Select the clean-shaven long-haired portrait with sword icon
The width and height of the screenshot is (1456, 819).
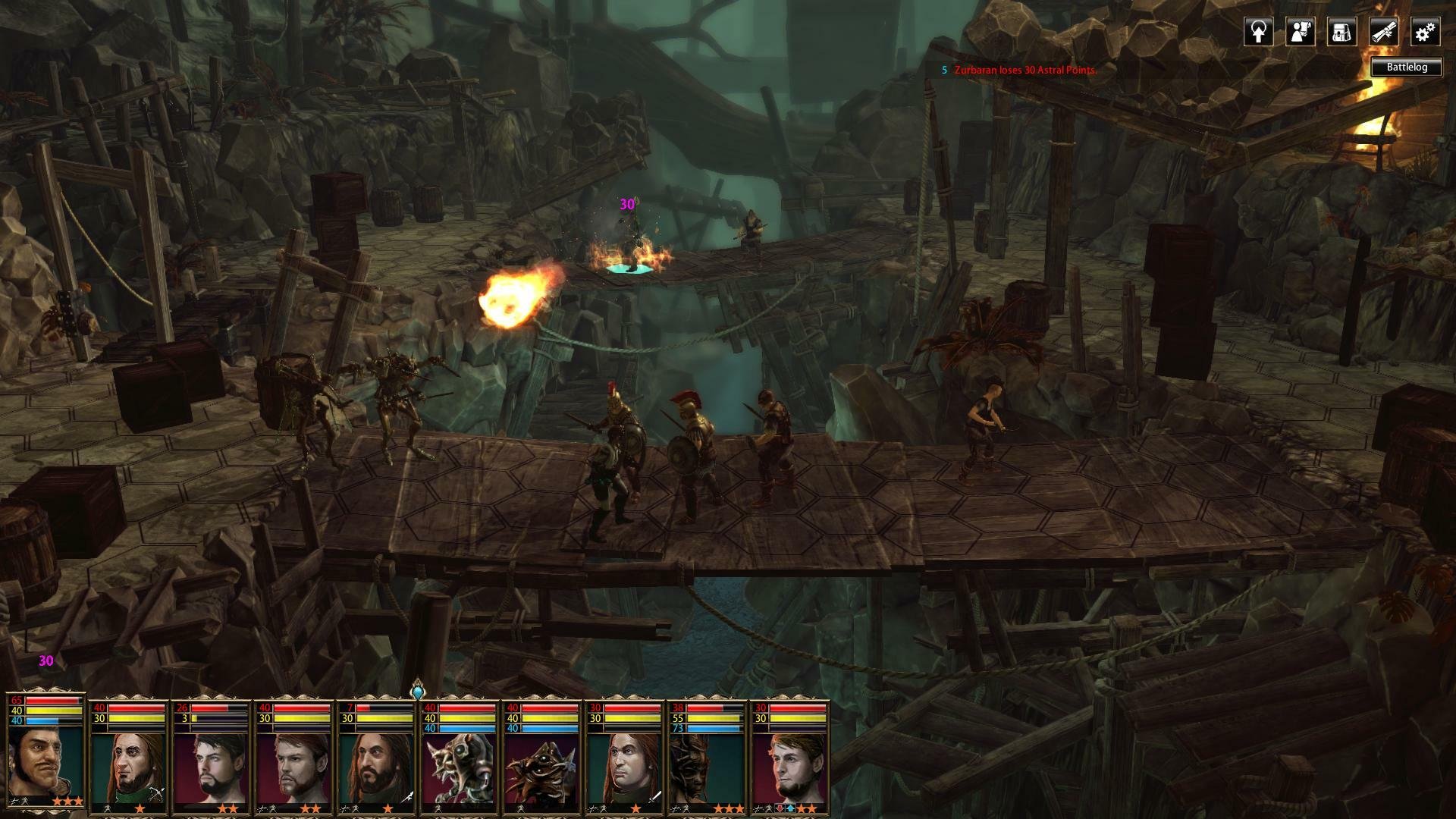click(x=625, y=767)
